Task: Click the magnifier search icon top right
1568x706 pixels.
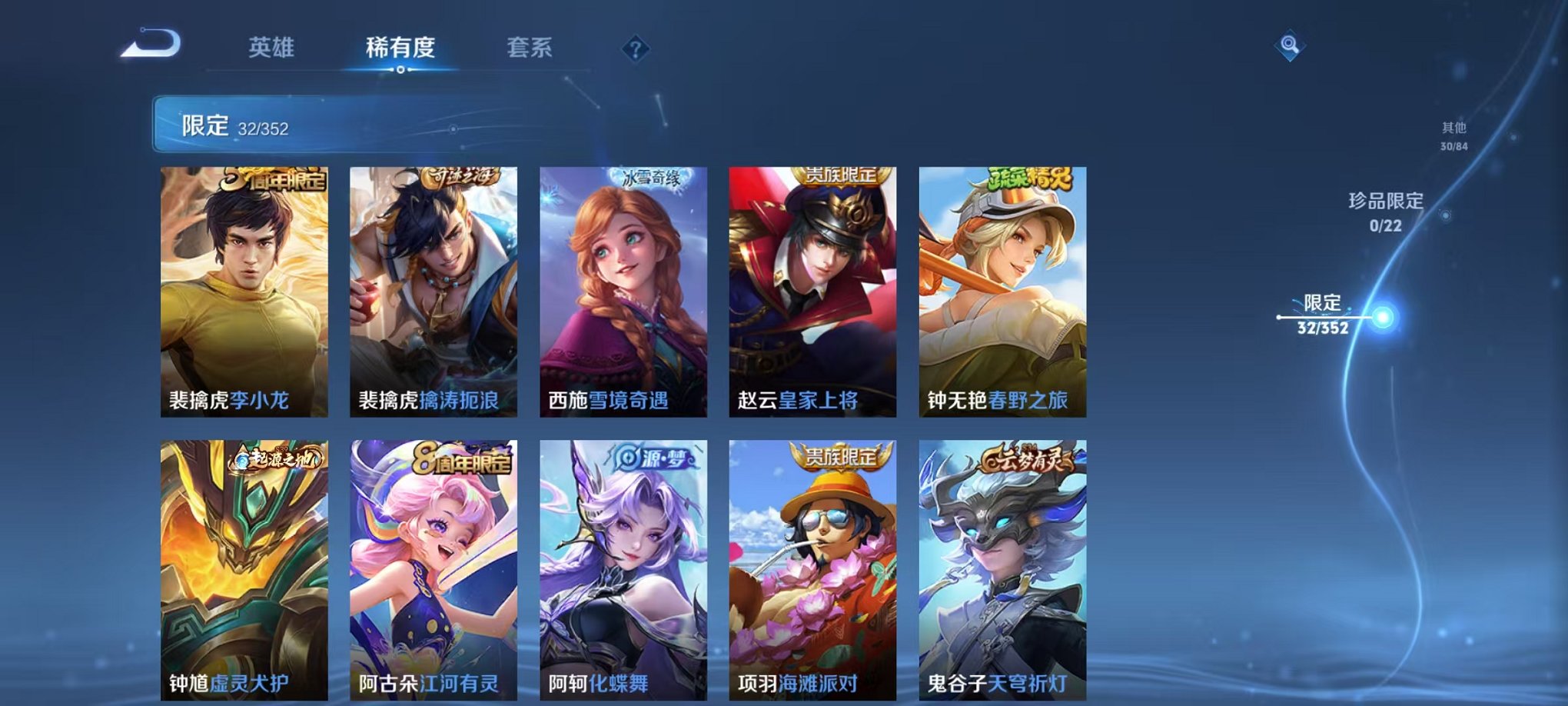Action: point(1291,44)
